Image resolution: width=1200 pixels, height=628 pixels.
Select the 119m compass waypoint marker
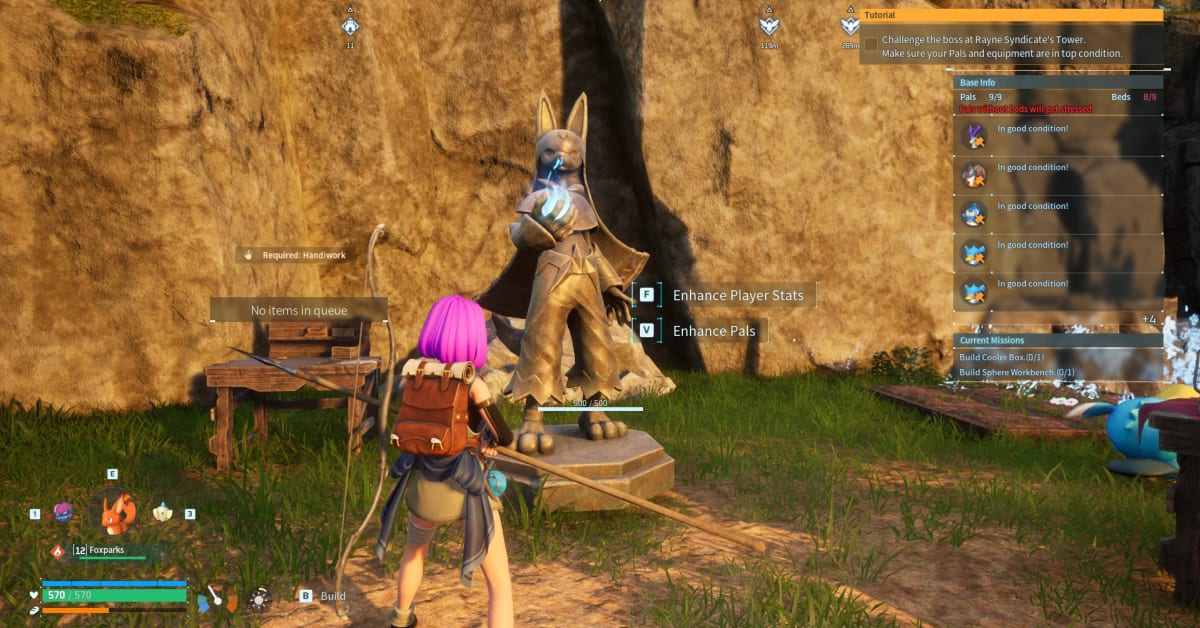769,27
